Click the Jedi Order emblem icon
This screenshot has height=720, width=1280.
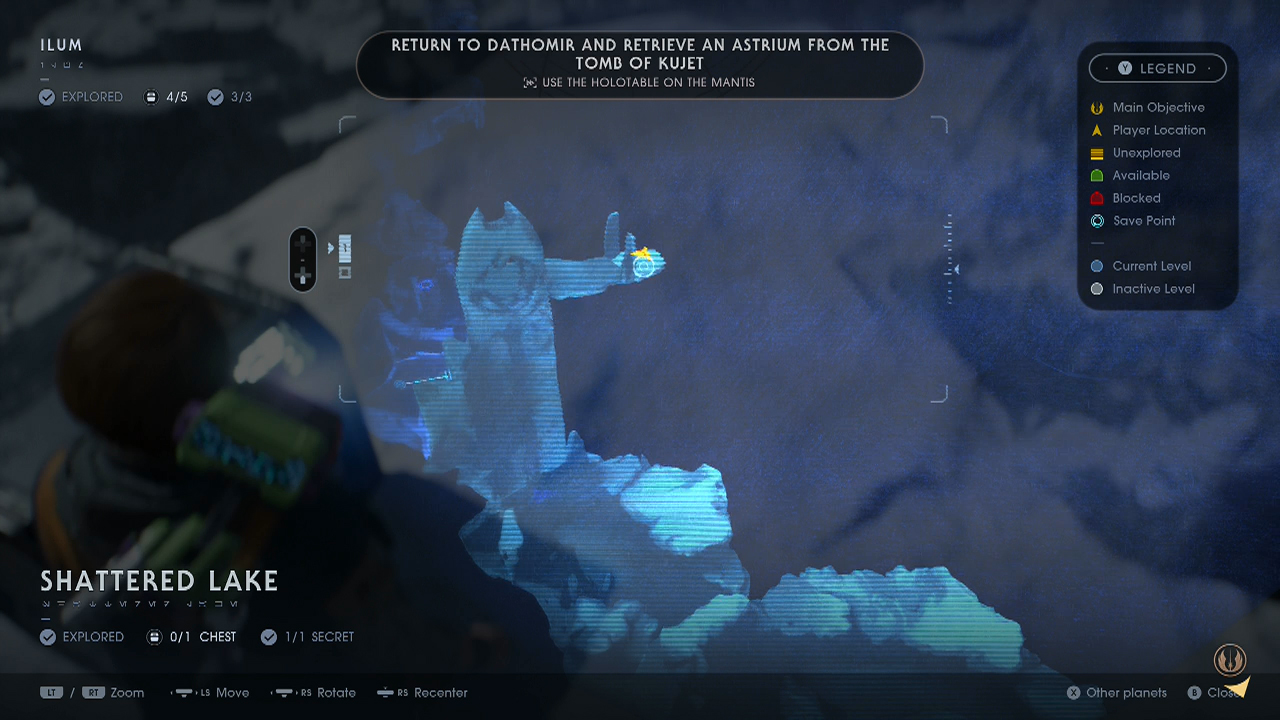[x=1230, y=659]
